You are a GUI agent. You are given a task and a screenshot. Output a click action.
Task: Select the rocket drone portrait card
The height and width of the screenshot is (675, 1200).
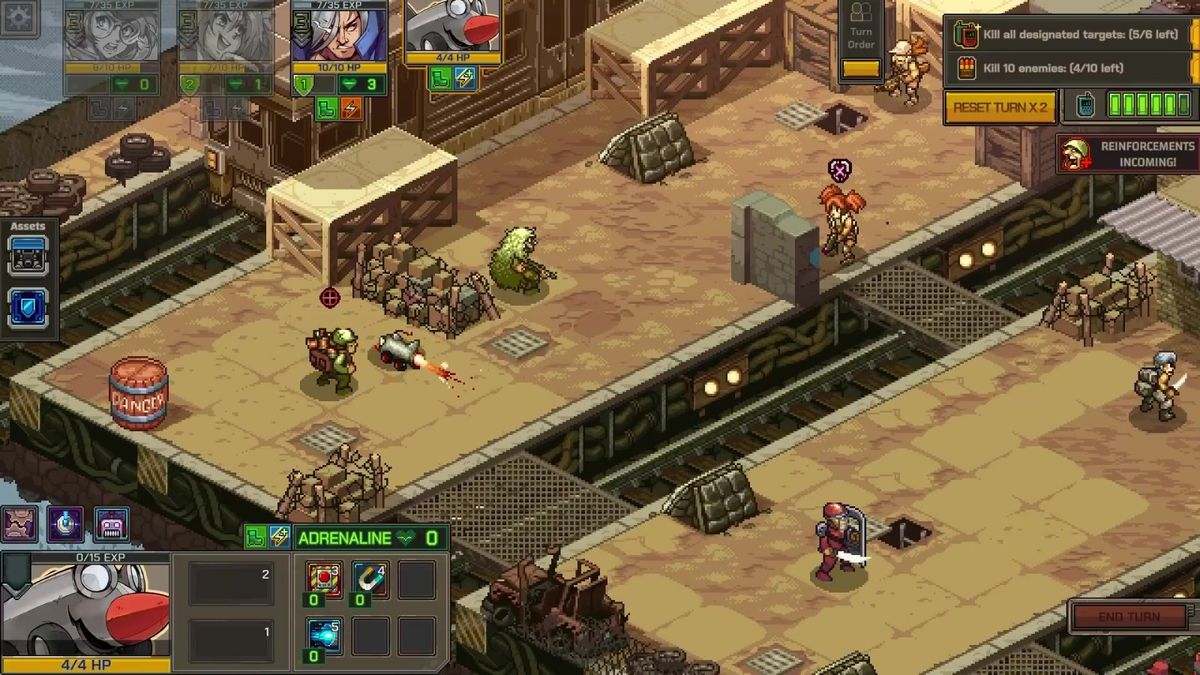point(453,30)
